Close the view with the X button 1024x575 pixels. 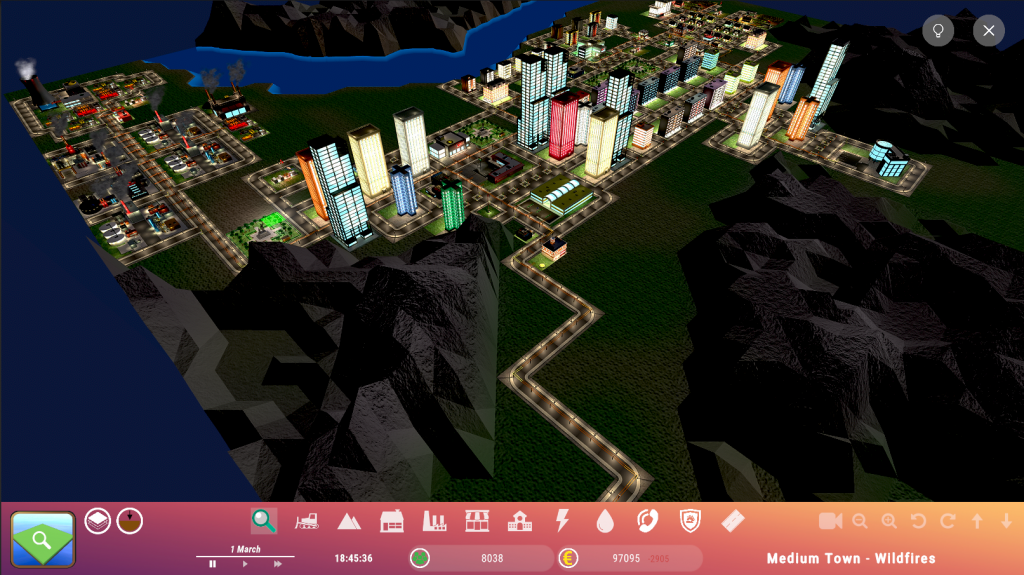click(988, 31)
